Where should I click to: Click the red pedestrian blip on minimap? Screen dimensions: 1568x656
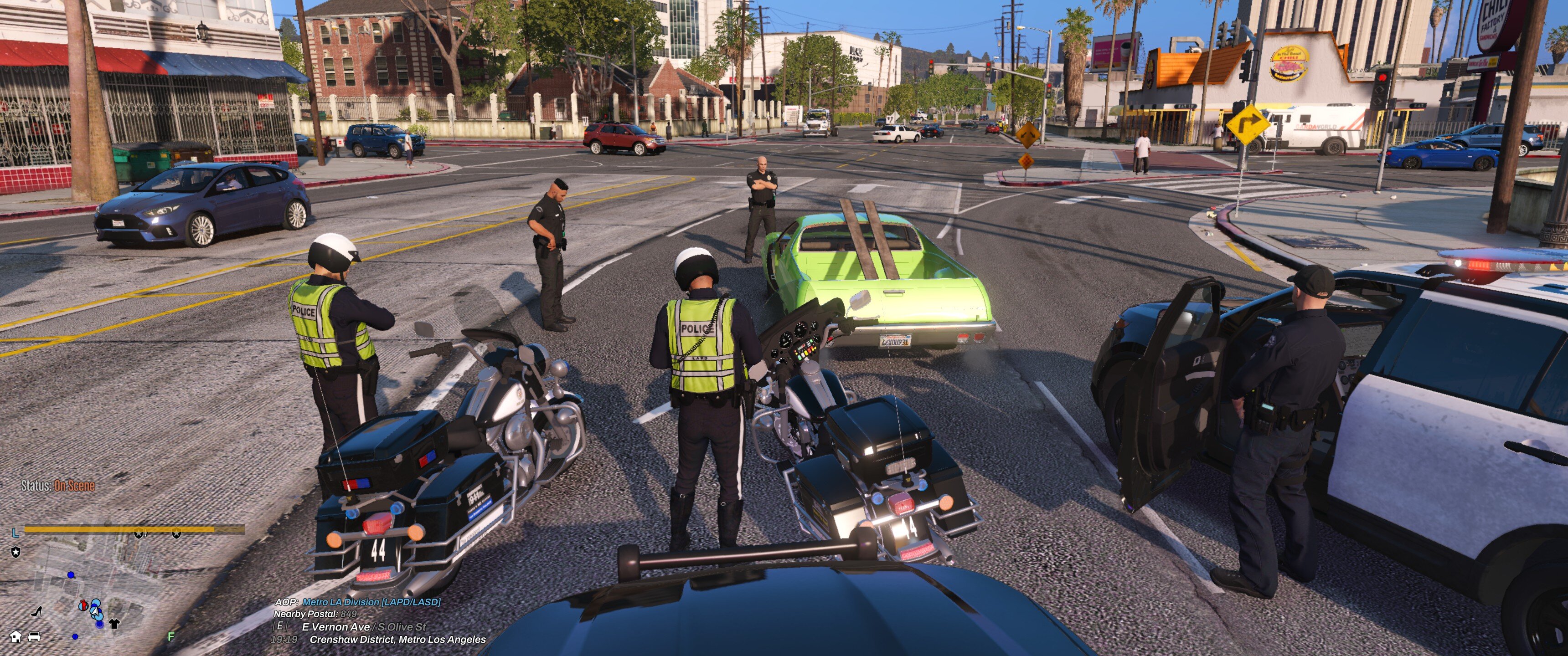click(x=83, y=605)
